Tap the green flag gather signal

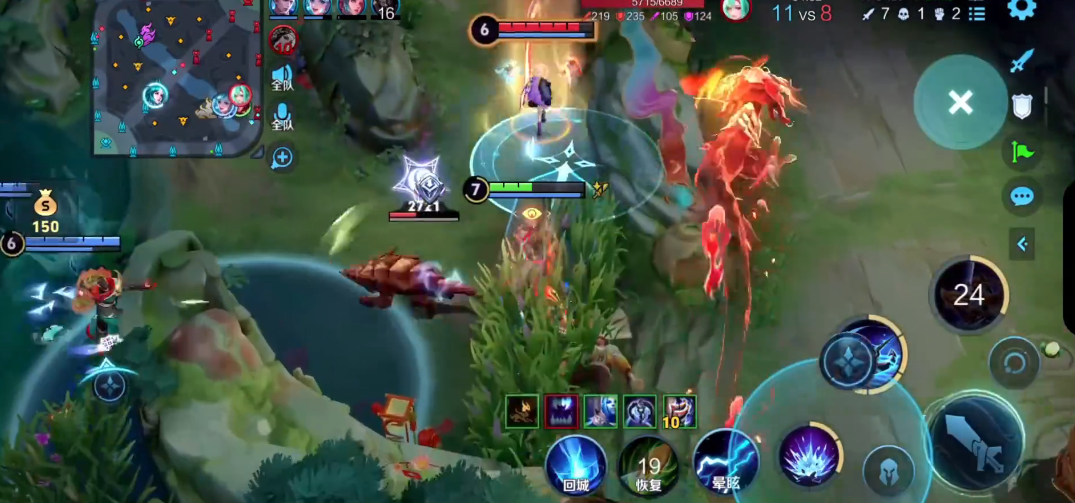coord(1021,151)
